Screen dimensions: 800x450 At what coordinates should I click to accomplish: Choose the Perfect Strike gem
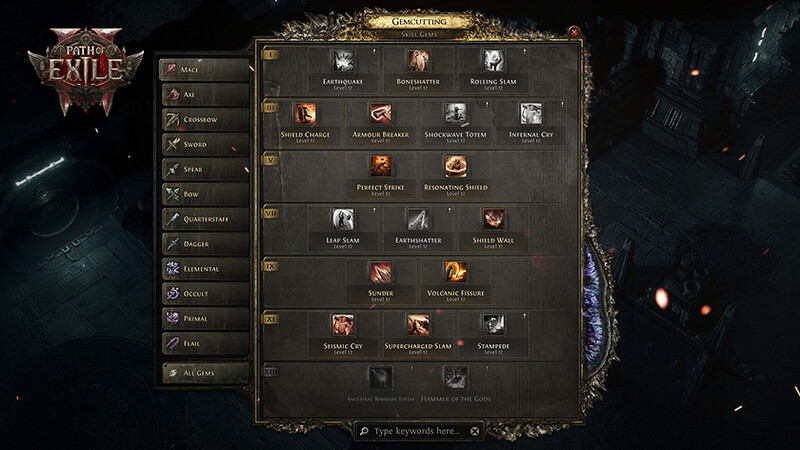click(x=380, y=166)
